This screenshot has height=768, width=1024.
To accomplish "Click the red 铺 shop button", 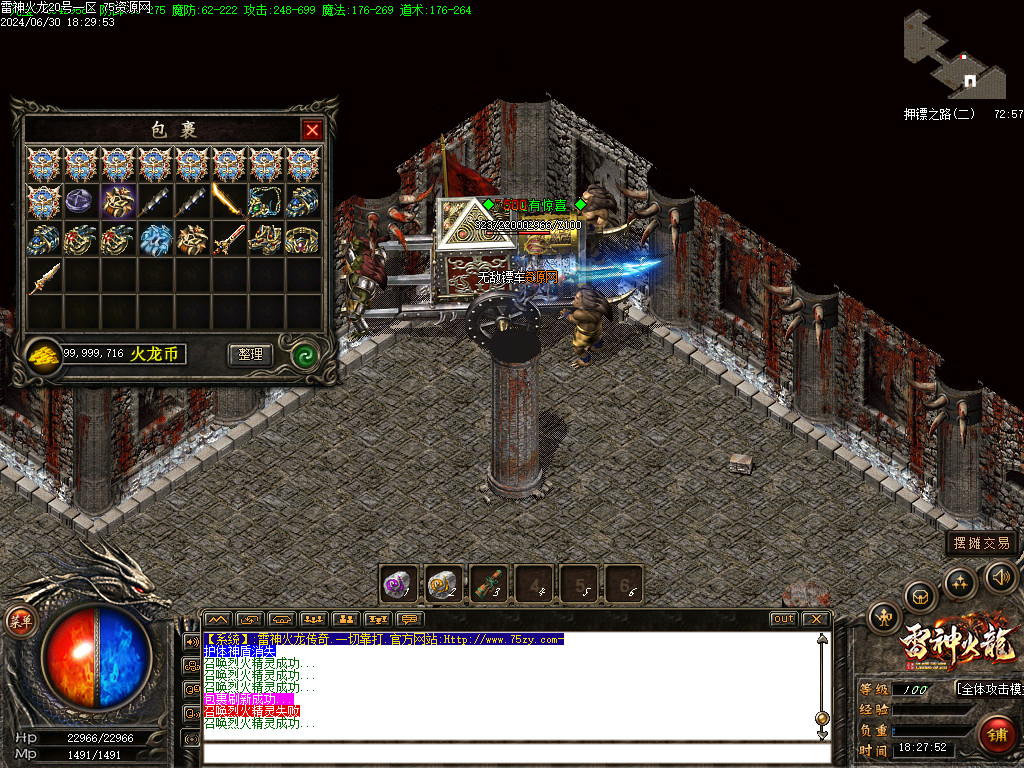I will click(x=996, y=735).
